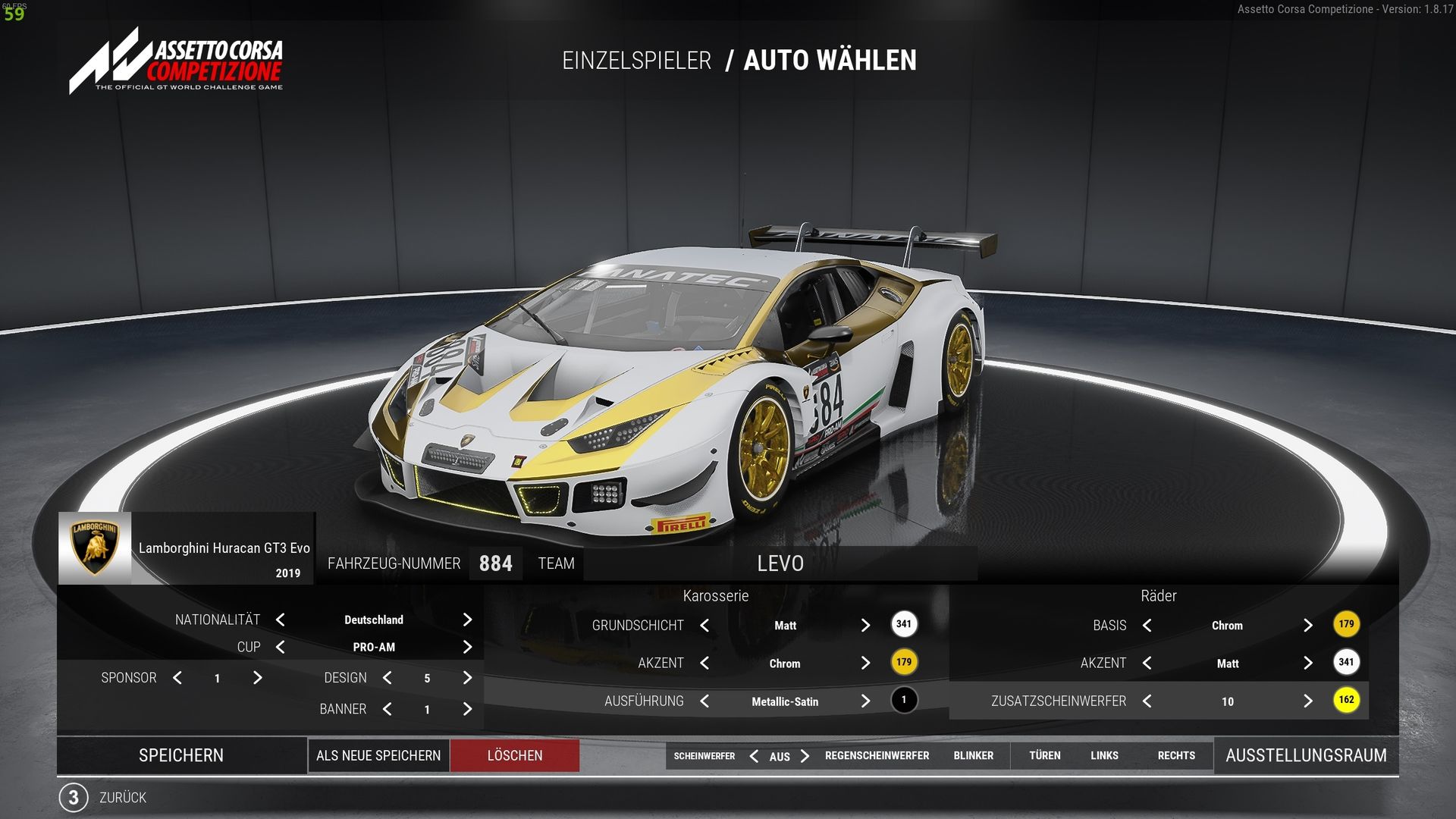Delete the livery with LÖSCHEN
This screenshot has height=819, width=1456.
tap(515, 755)
